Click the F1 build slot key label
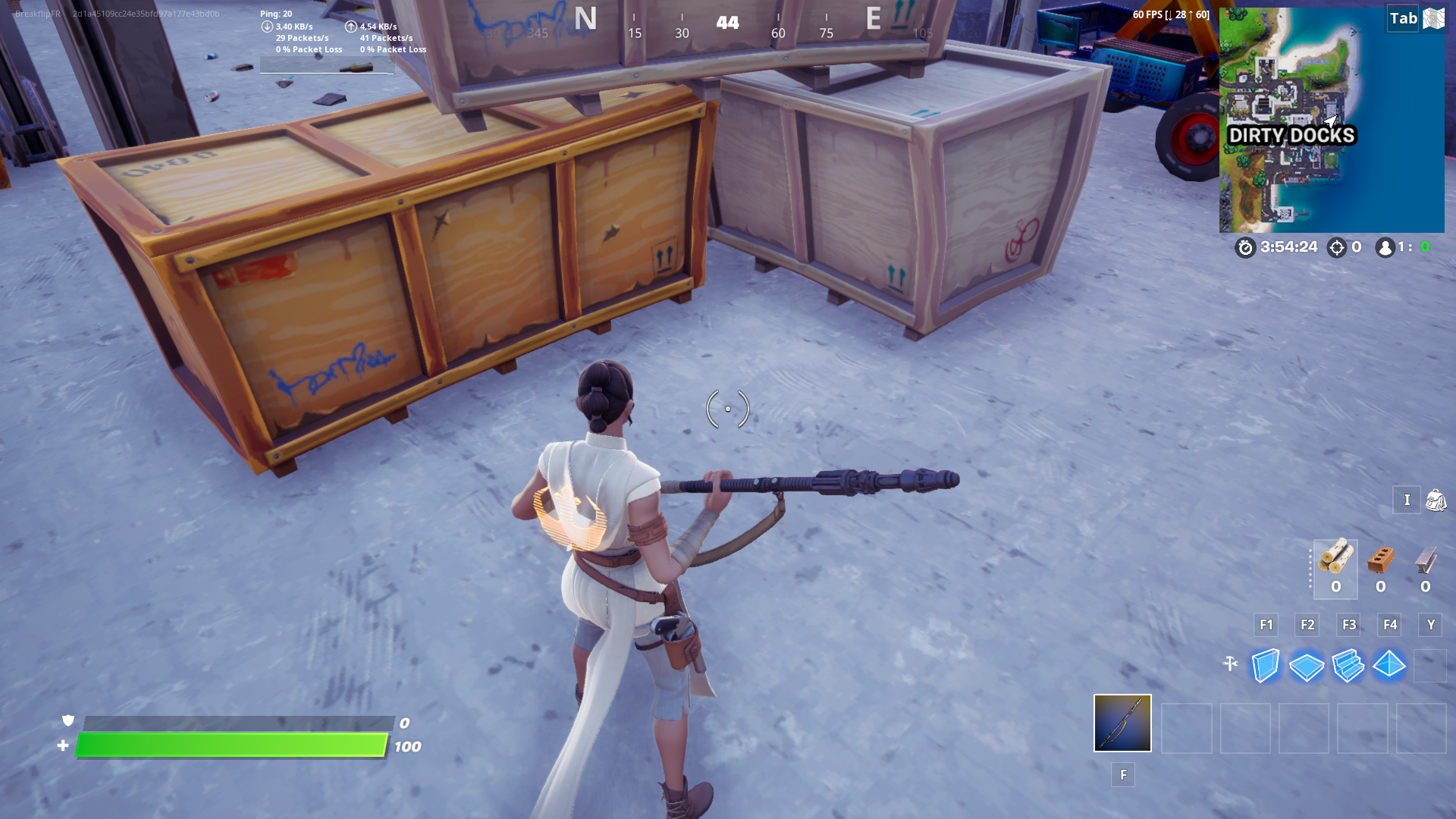The height and width of the screenshot is (819, 1456). [x=1265, y=624]
